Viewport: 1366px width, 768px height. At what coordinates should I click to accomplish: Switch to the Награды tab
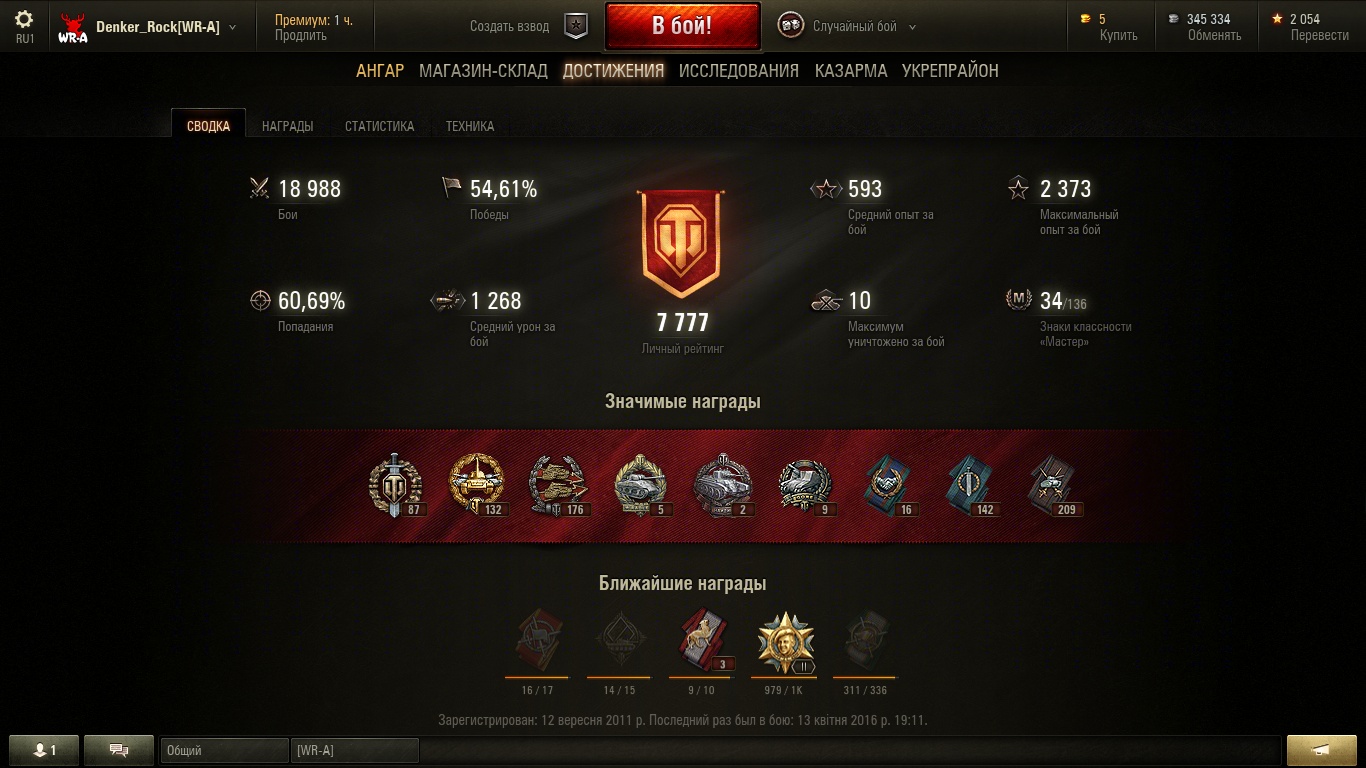pos(287,126)
